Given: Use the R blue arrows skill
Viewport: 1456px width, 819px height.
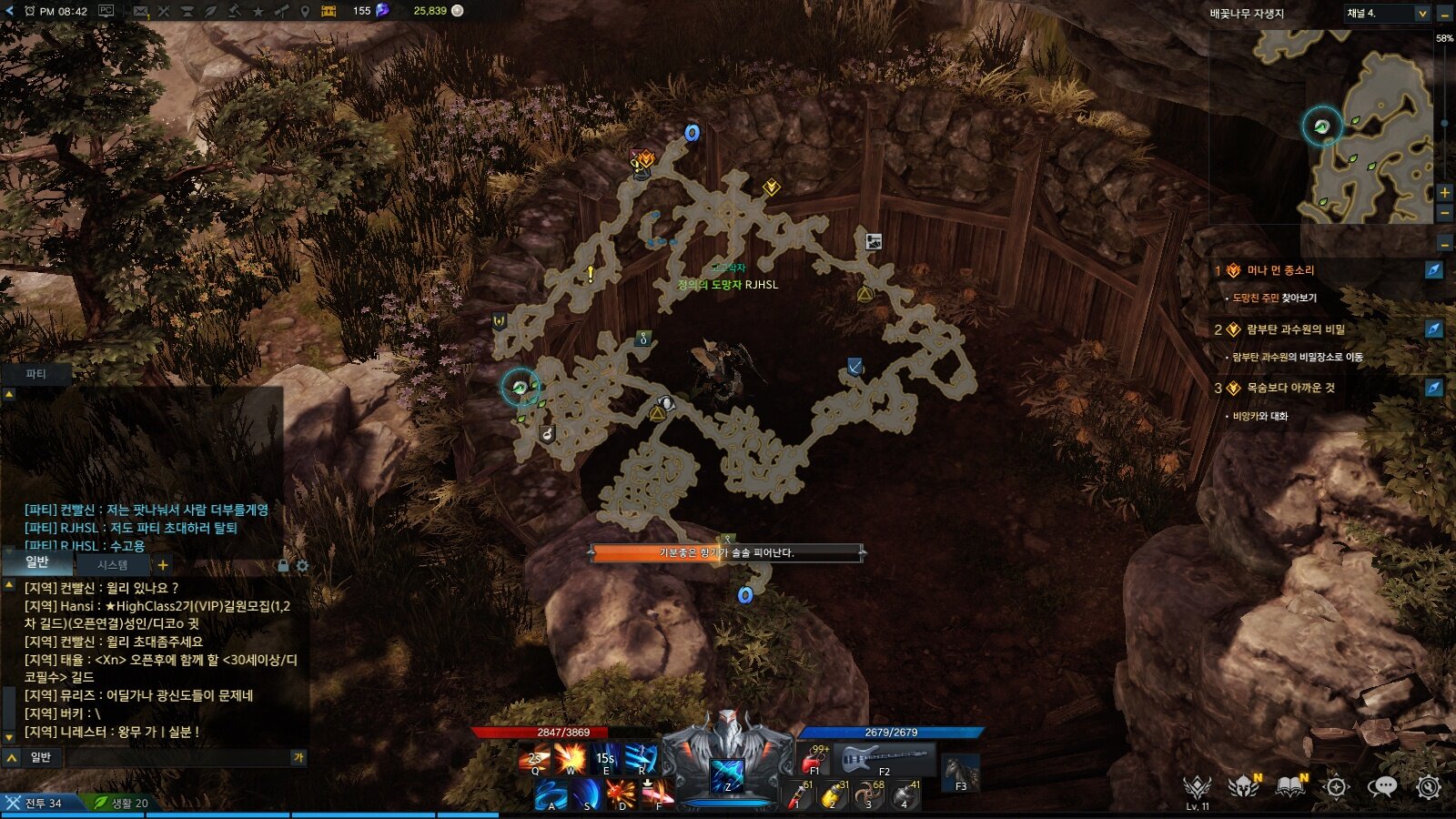Looking at the screenshot, I should click(641, 758).
